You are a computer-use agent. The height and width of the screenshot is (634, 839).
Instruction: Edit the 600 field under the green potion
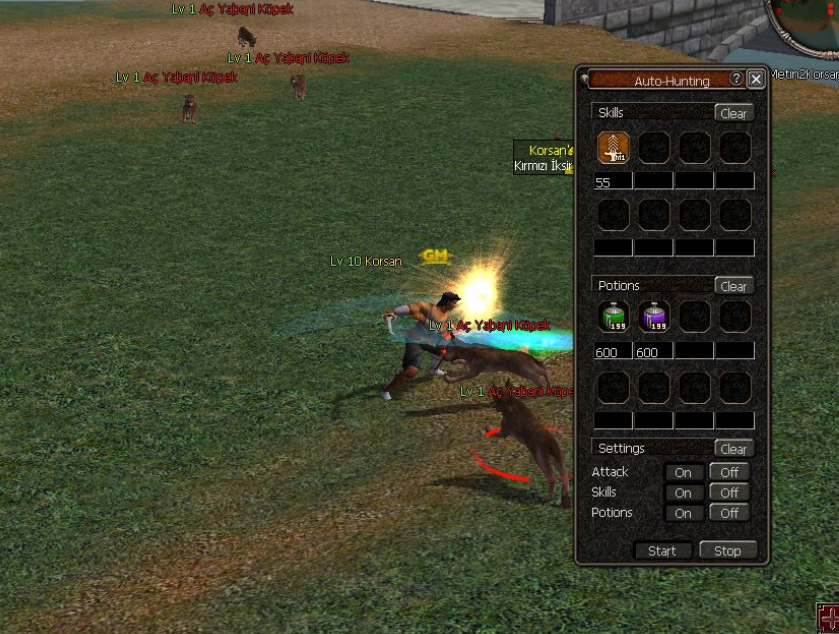[x=613, y=352]
